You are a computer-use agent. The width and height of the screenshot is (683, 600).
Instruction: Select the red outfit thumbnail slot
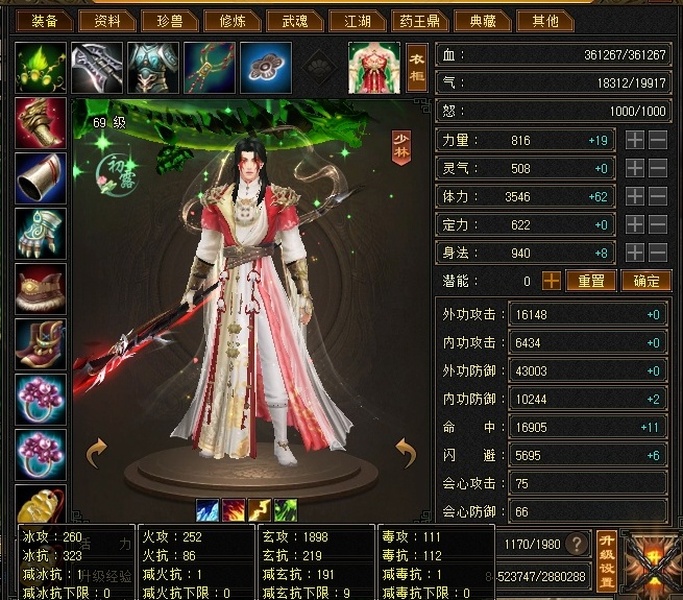373,68
